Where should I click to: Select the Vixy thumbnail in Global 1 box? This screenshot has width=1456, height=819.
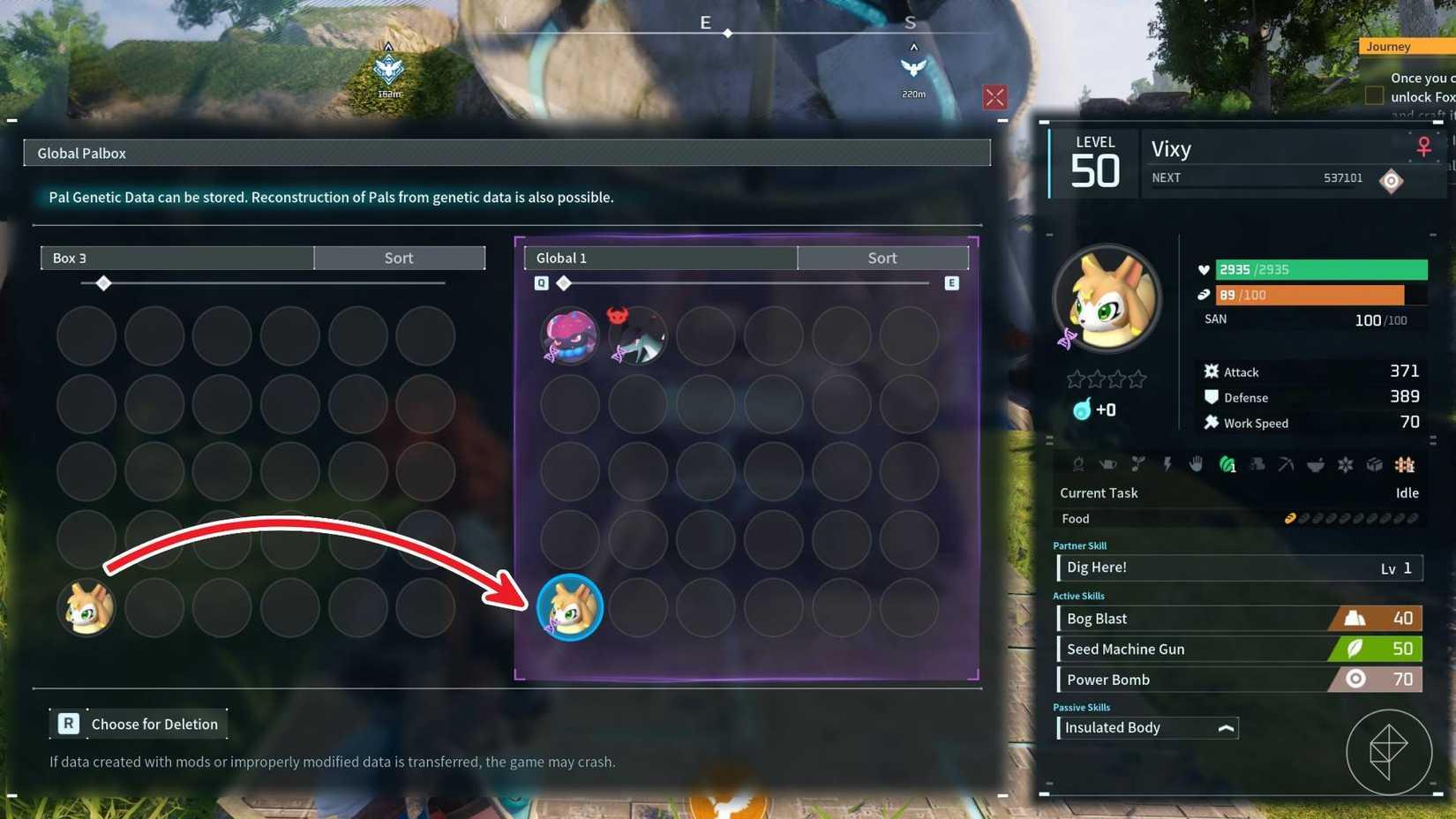pos(569,607)
